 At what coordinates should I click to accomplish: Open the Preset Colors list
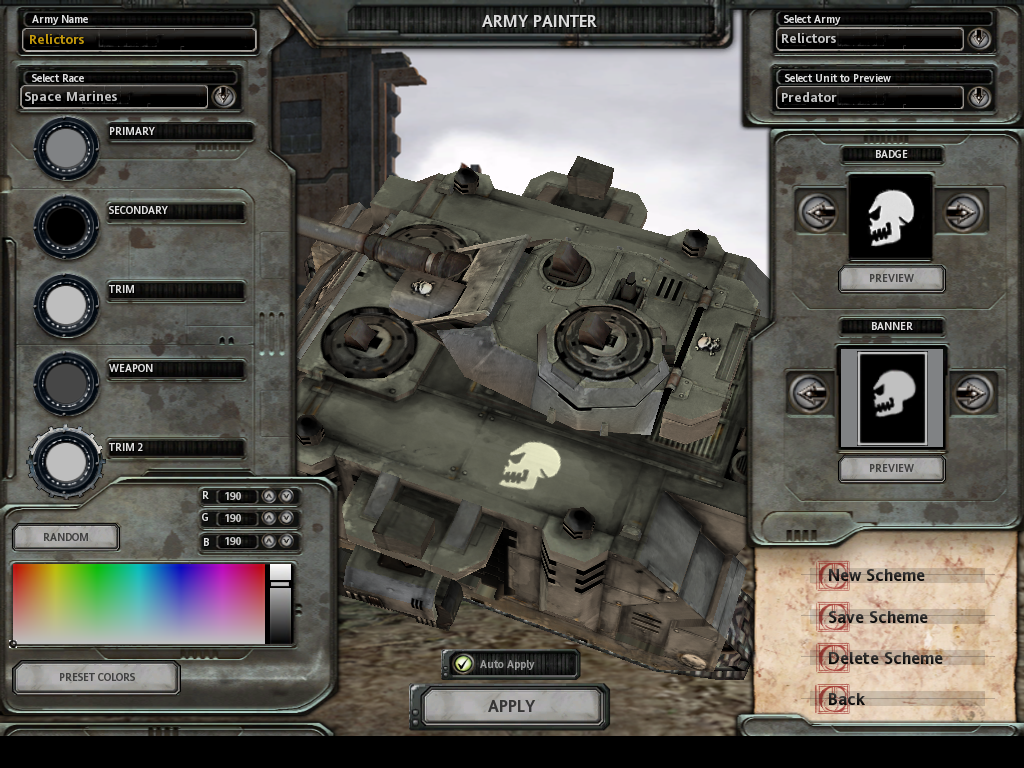96,677
